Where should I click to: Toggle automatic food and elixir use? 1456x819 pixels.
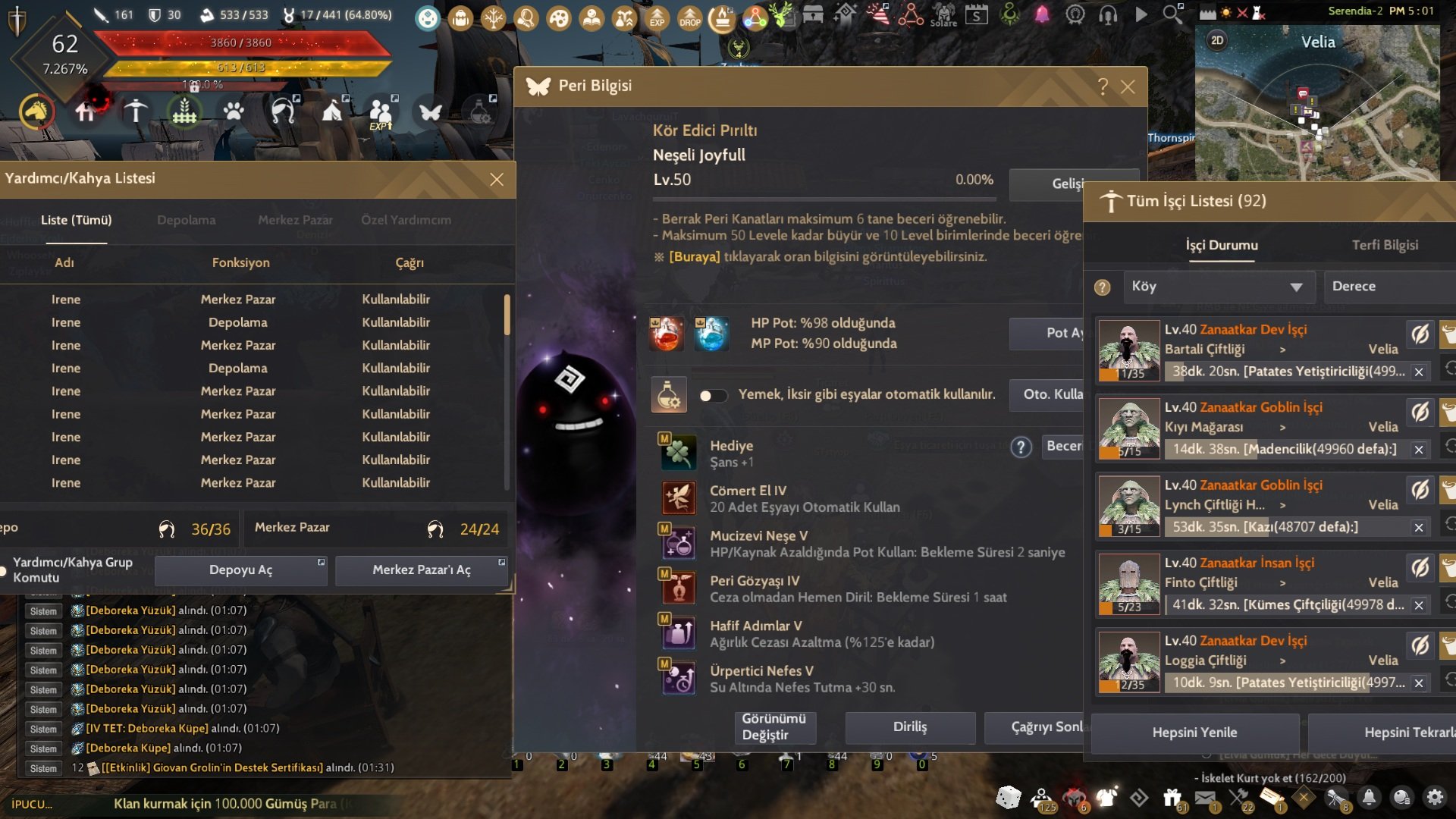[x=713, y=395]
